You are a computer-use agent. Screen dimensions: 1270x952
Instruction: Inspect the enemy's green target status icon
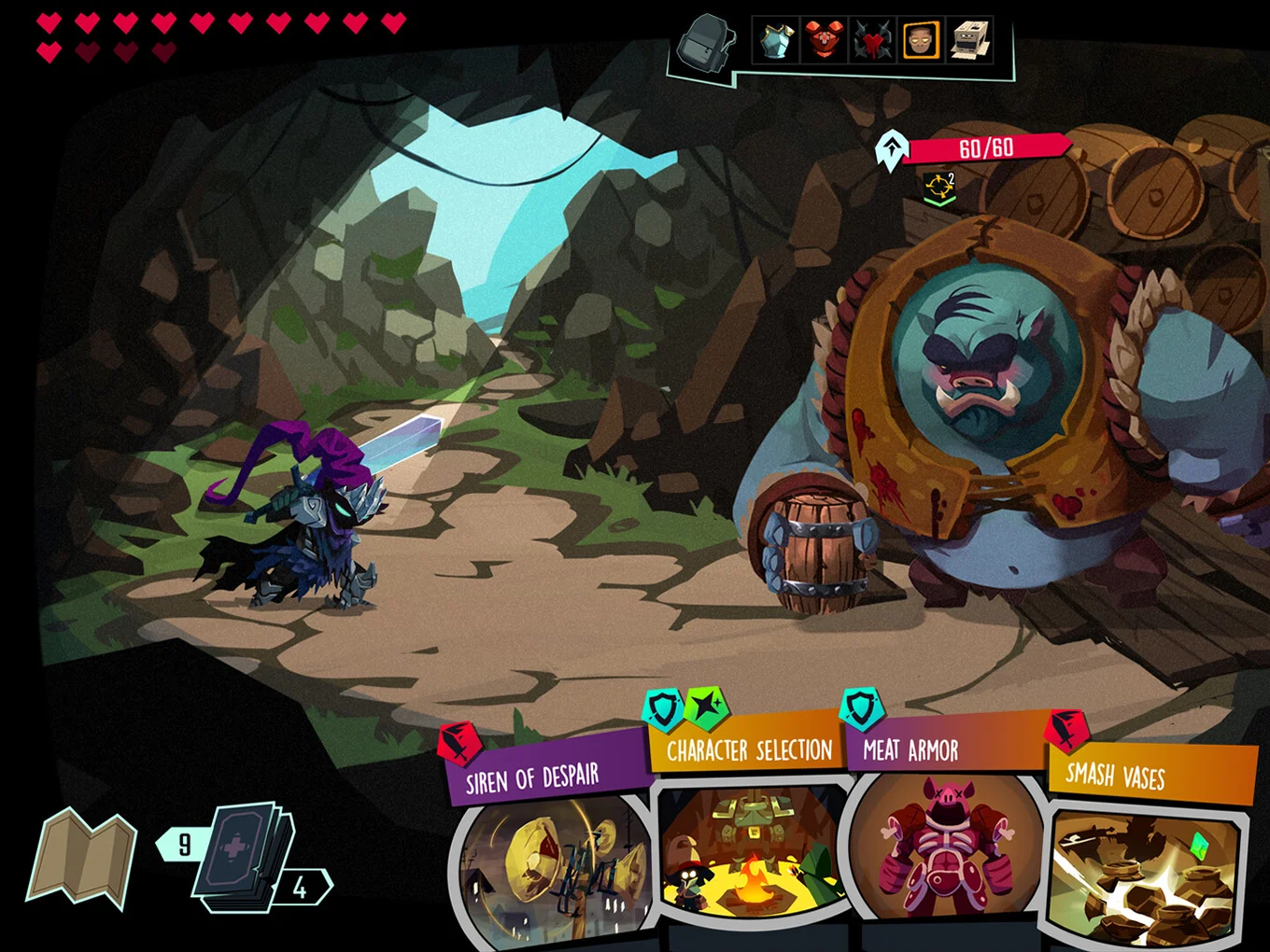939,188
